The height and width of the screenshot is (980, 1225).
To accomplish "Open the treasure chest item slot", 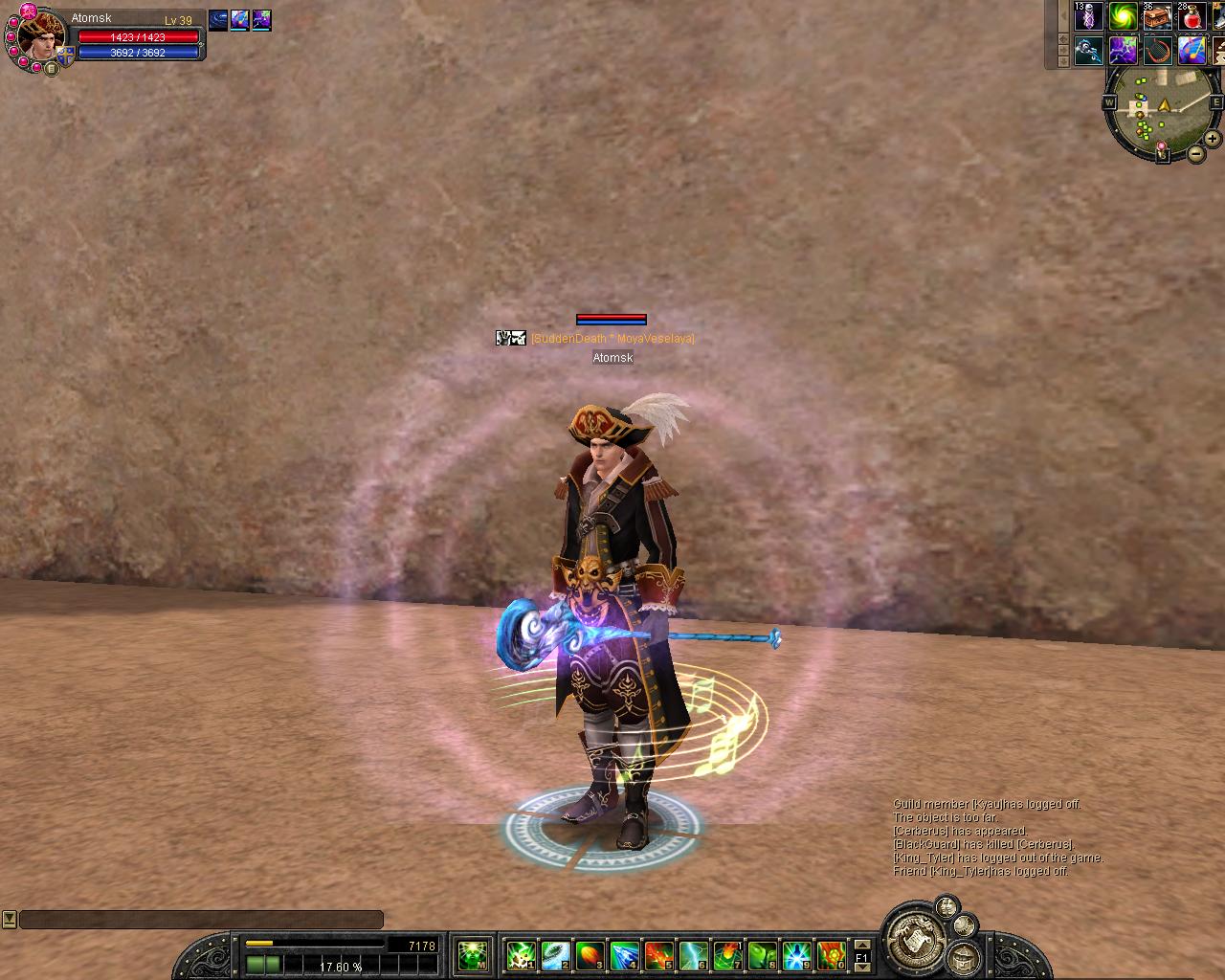I will (x=1157, y=16).
